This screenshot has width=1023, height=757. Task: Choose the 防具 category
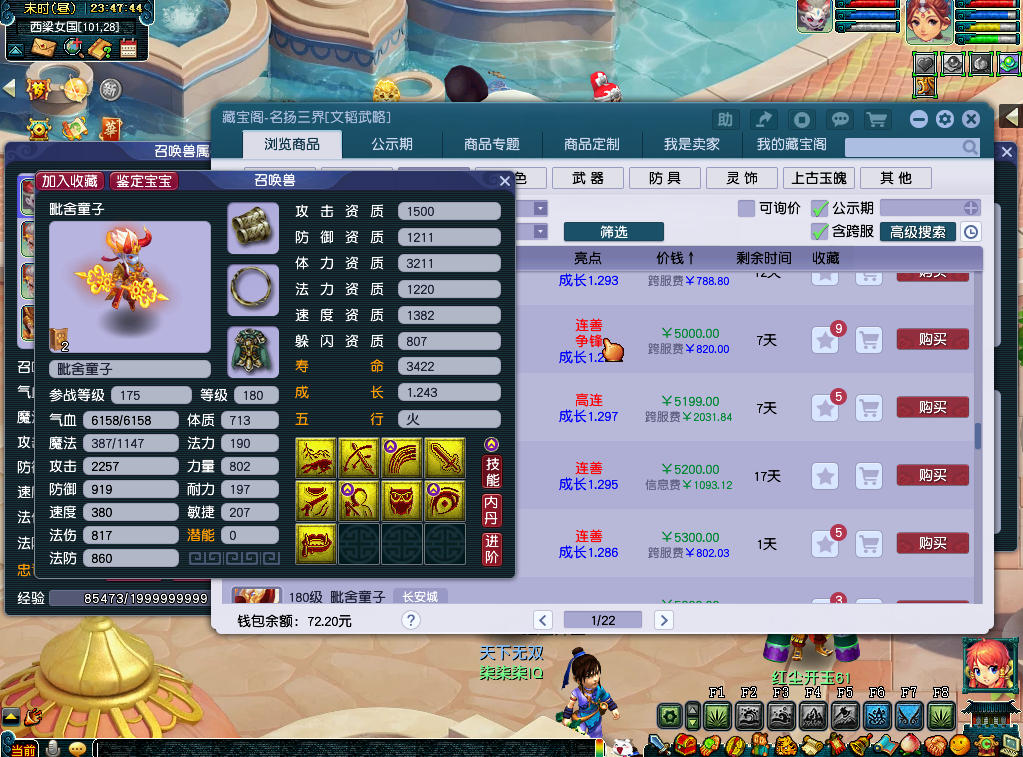tap(665, 178)
